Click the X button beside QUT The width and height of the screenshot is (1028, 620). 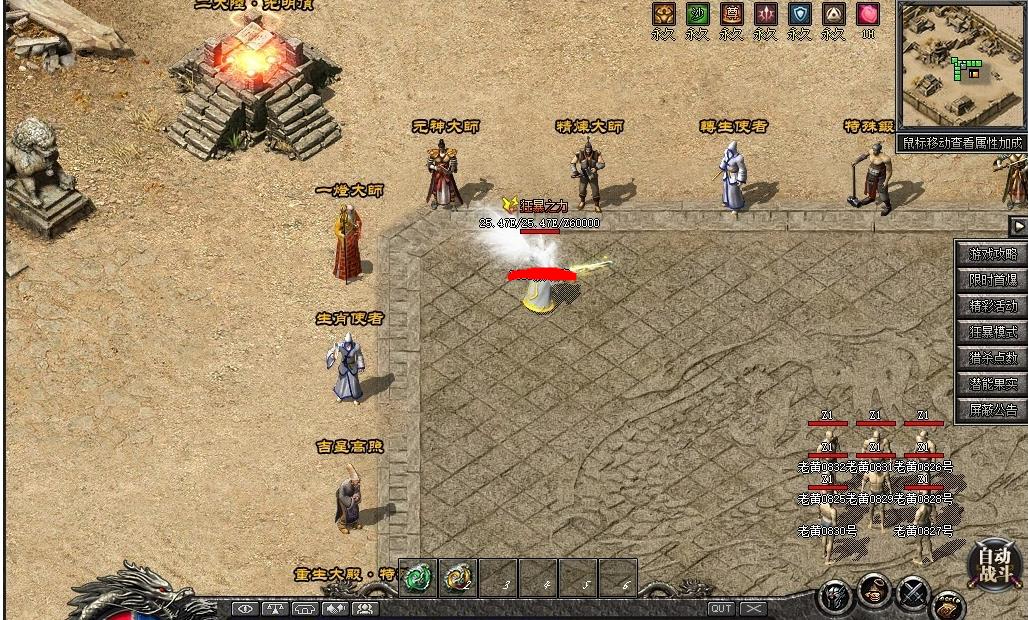753,608
